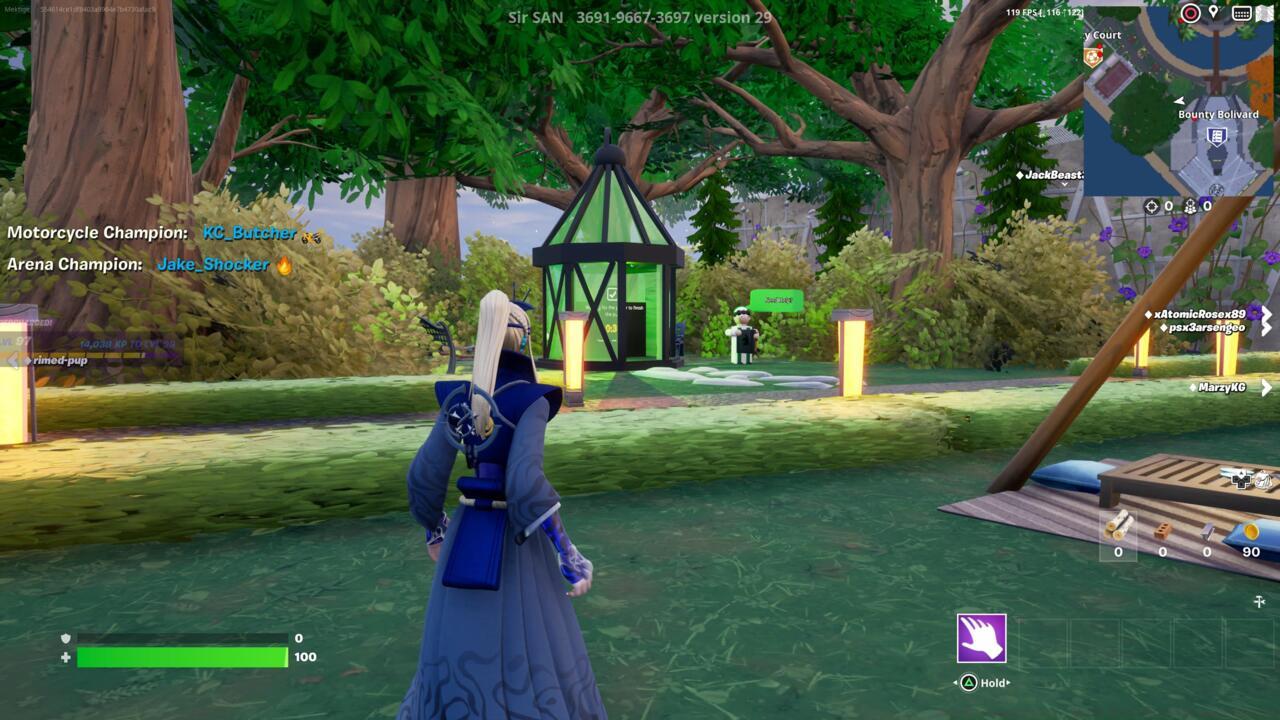Click the D-pad build icon near the crafting bench
The width and height of the screenshot is (1280, 720).
point(1241,481)
